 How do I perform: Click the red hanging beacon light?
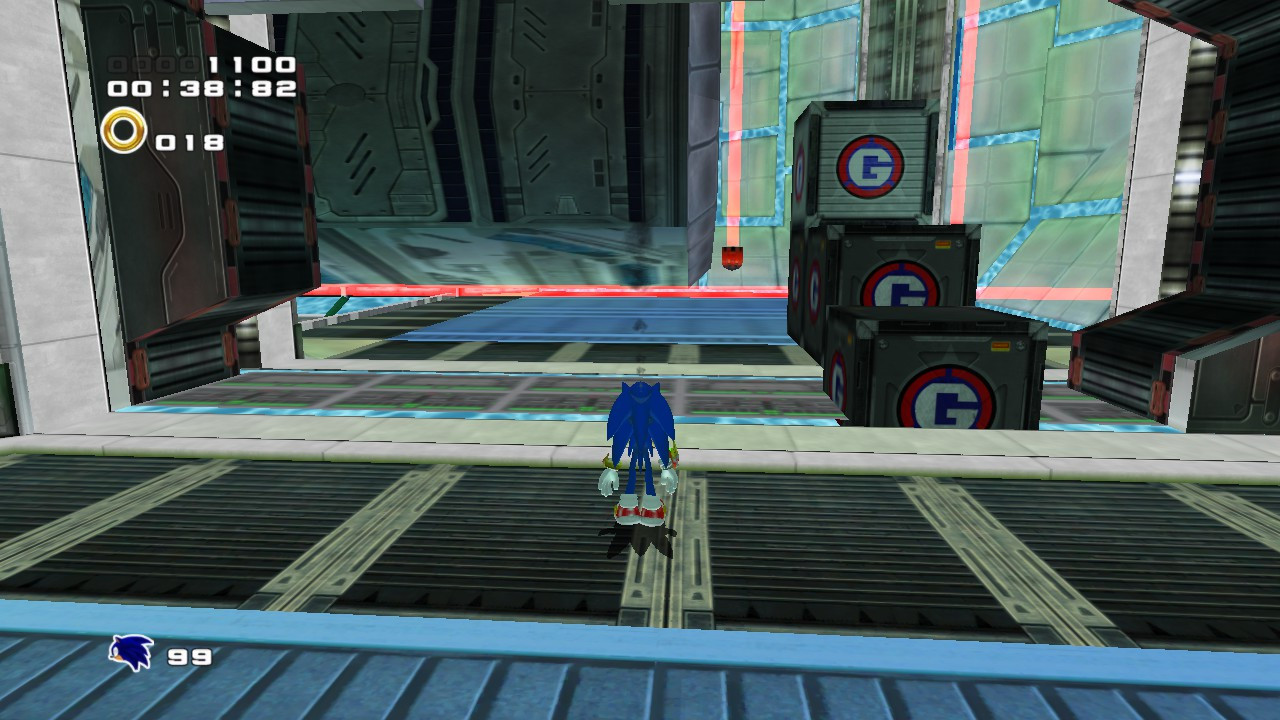(733, 257)
